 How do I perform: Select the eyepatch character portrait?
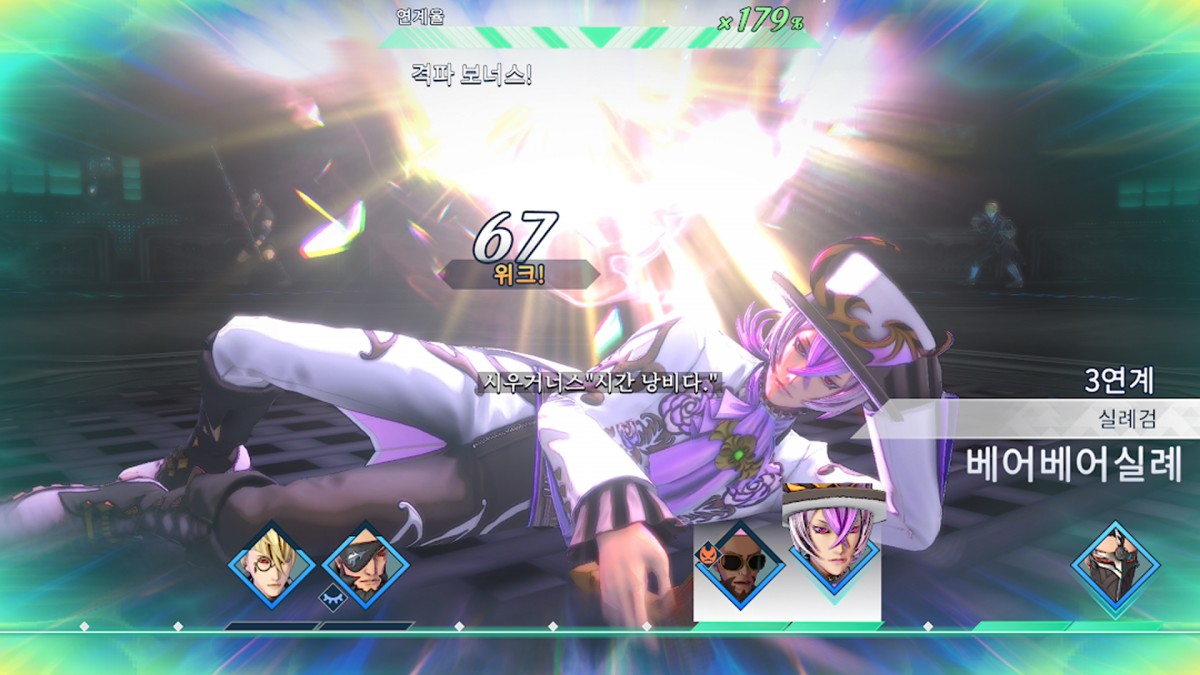pos(365,564)
